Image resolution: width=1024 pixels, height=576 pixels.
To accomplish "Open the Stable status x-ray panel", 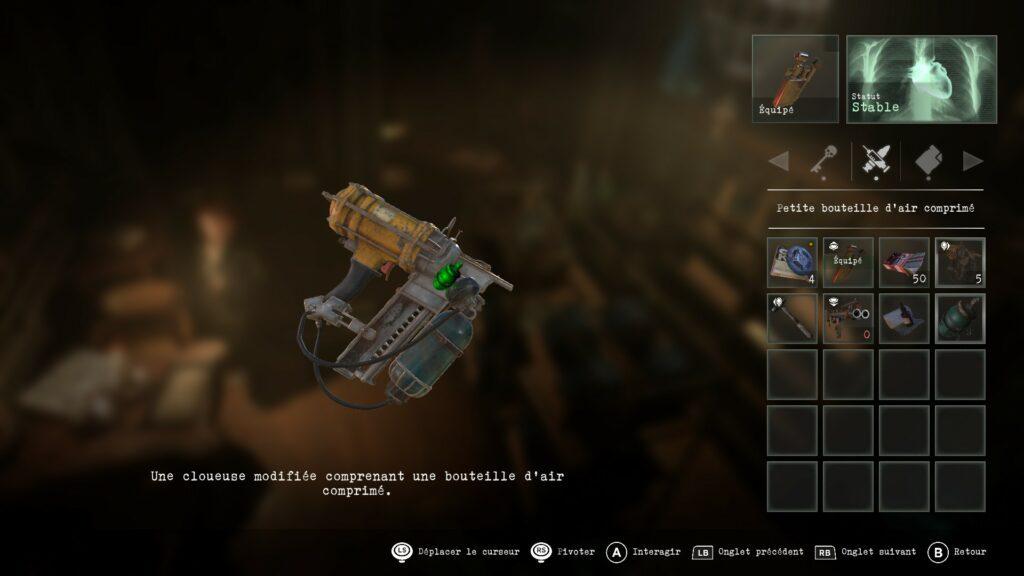I will 921,79.
